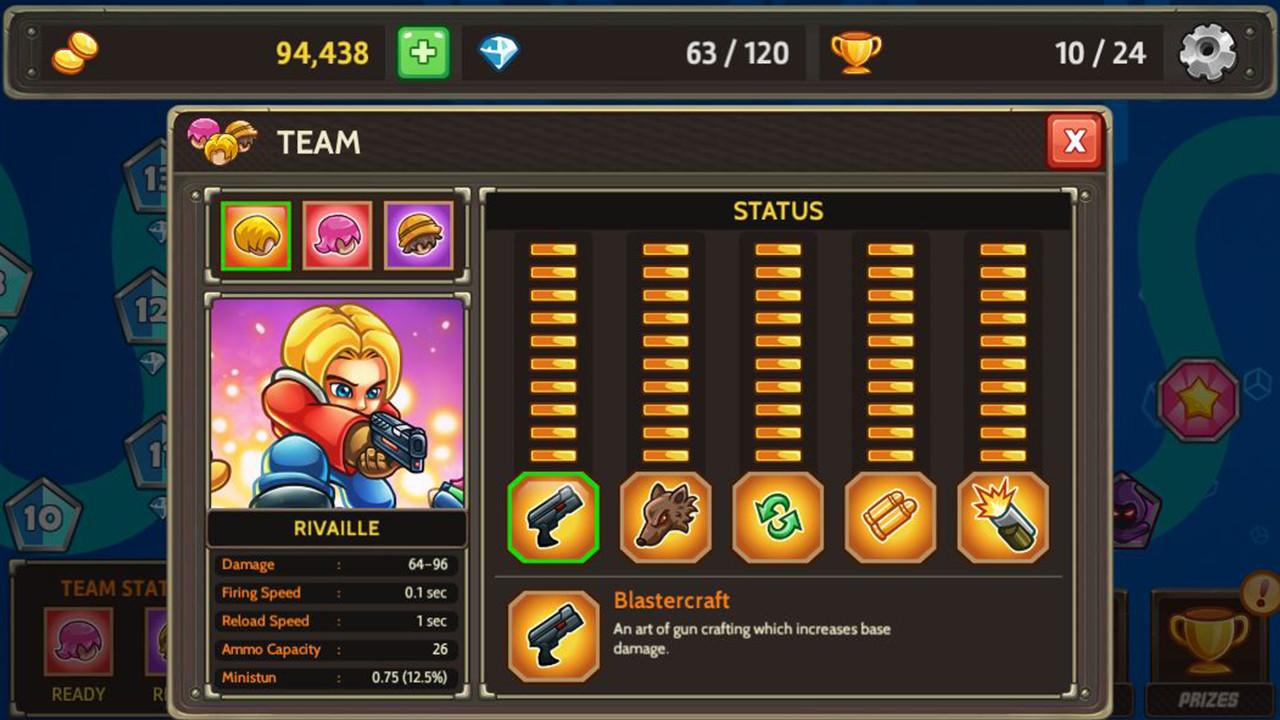This screenshot has height=720, width=1280.
Task: Open Rivaille's large character portrait
Action: [x=337, y=405]
